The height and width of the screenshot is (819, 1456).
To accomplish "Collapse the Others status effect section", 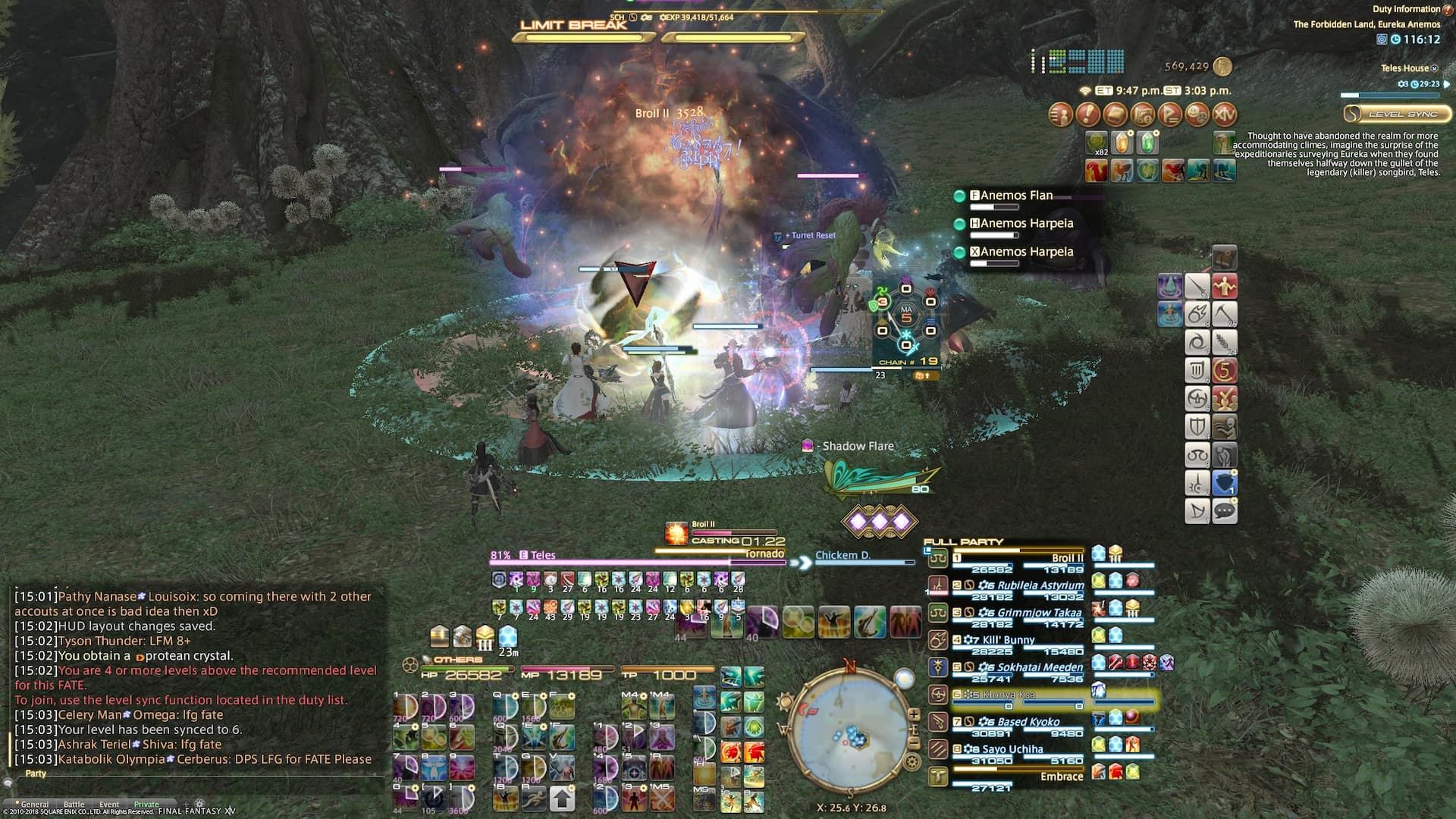I will tap(425, 659).
